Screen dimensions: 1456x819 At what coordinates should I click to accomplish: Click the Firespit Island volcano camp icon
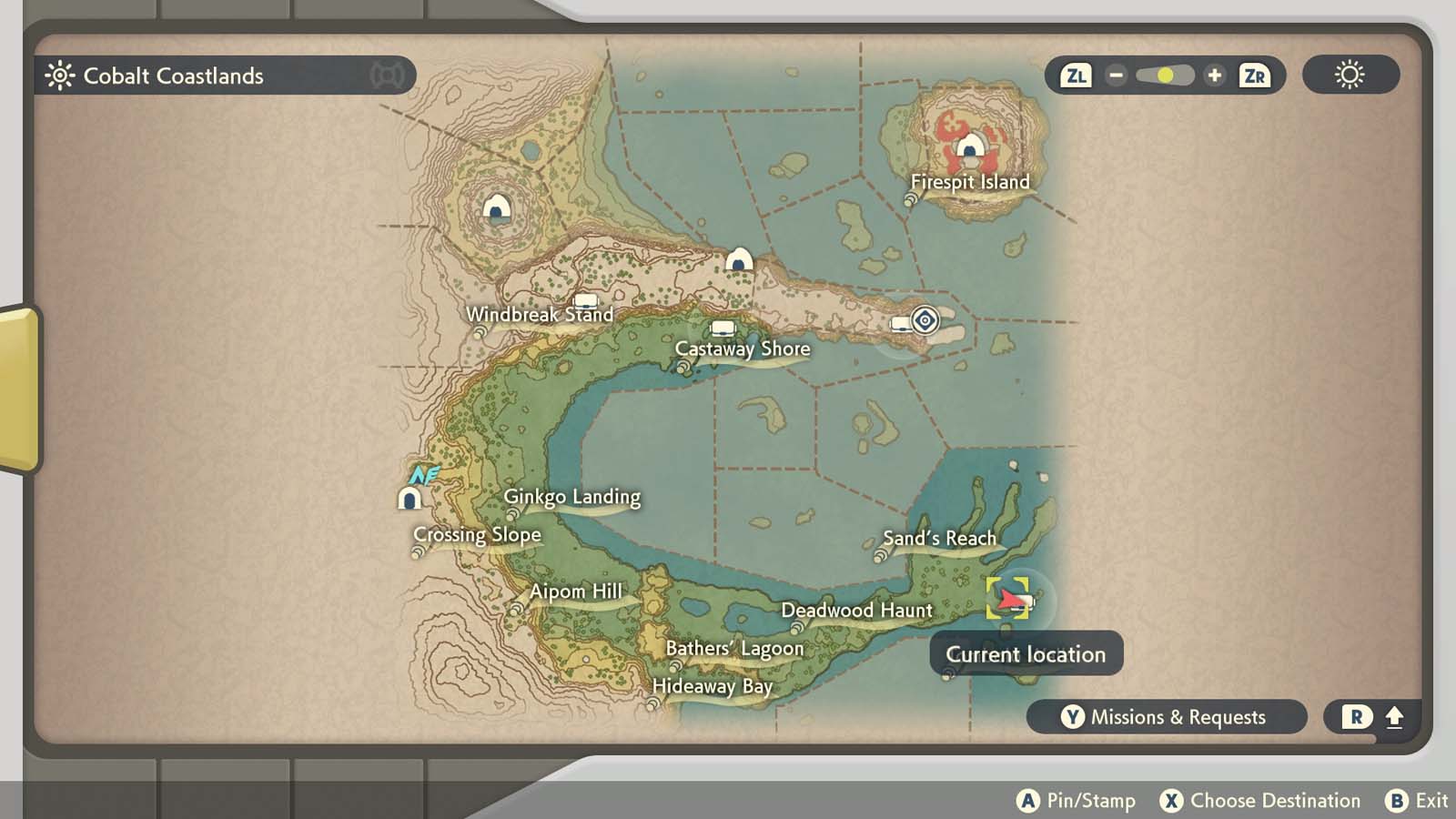click(x=972, y=146)
